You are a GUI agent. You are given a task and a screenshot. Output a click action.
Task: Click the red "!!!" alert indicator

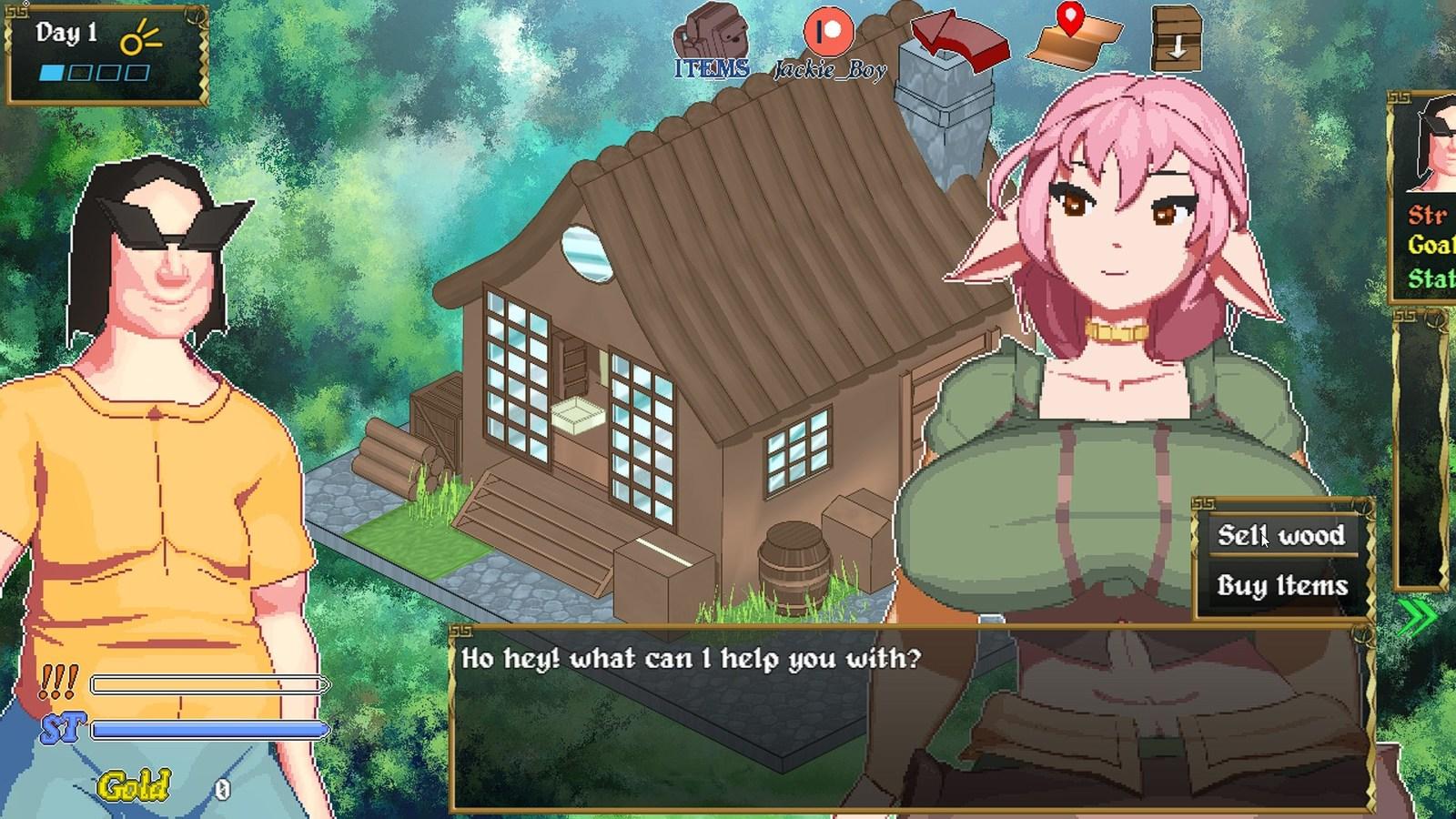click(56, 681)
